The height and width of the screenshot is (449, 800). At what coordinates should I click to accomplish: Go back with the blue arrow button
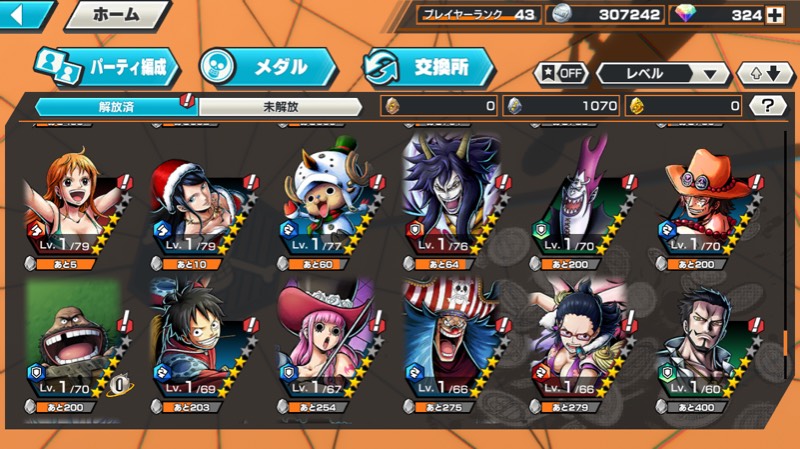pos(26,15)
